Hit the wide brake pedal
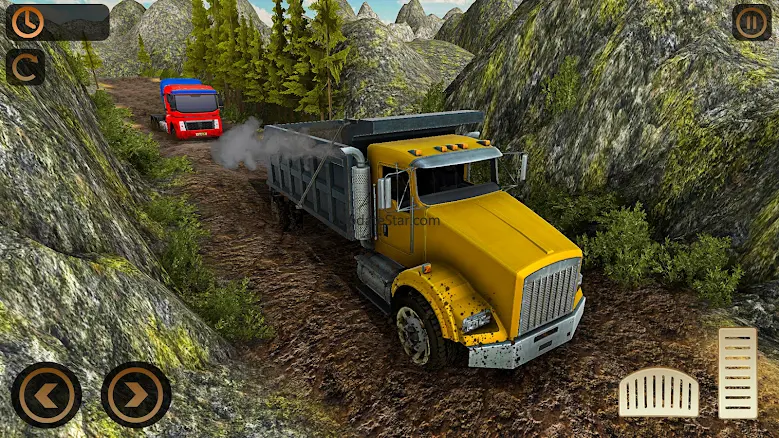The height and width of the screenshot is (438, 779). 658,392
